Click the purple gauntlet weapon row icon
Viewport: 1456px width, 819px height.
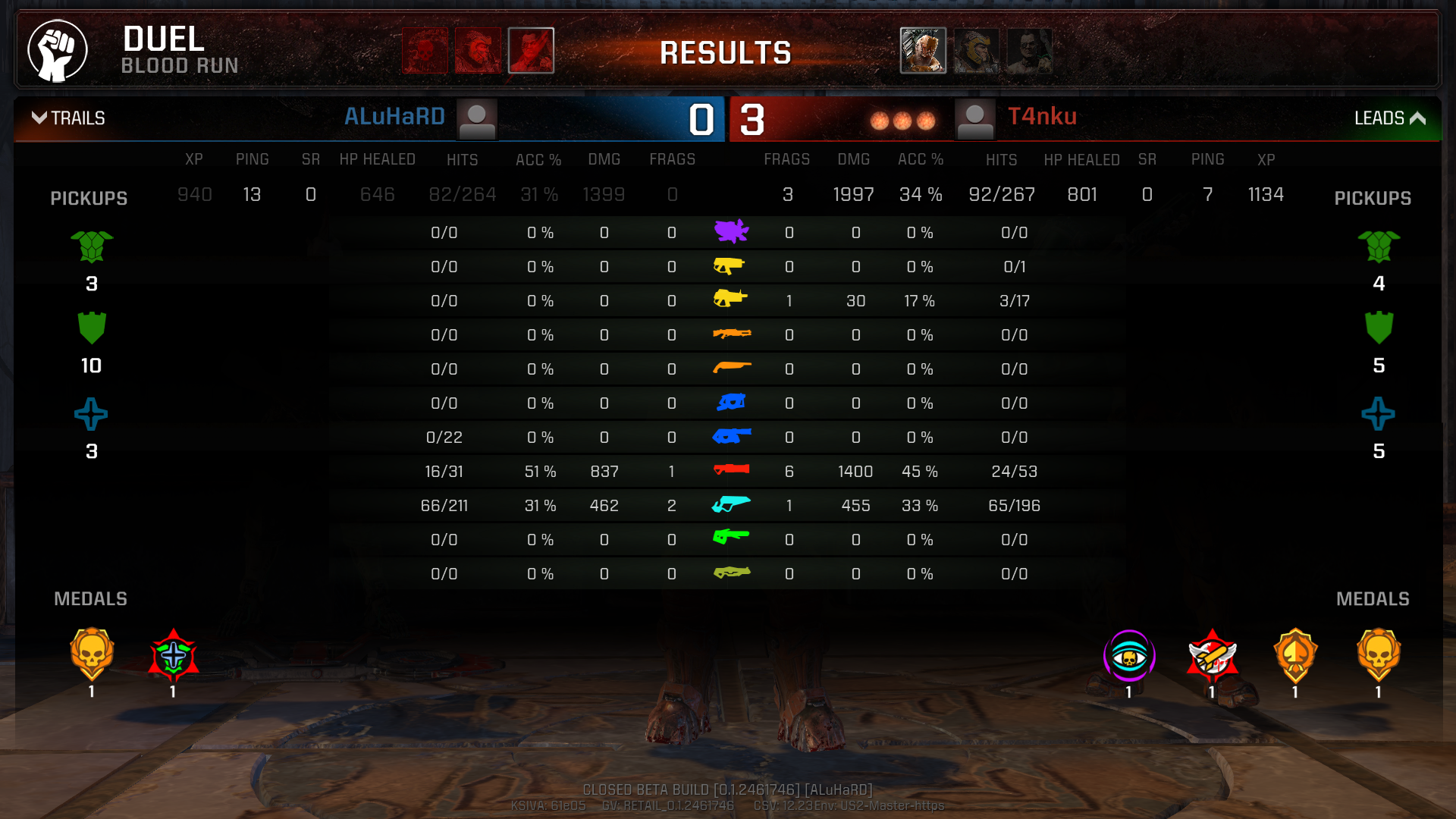pos(731,231)
